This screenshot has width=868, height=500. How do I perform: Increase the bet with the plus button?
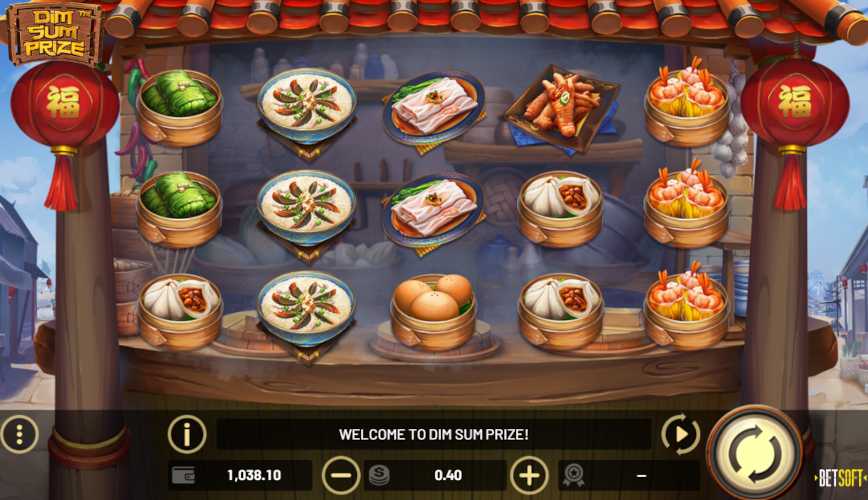[530, 474]
